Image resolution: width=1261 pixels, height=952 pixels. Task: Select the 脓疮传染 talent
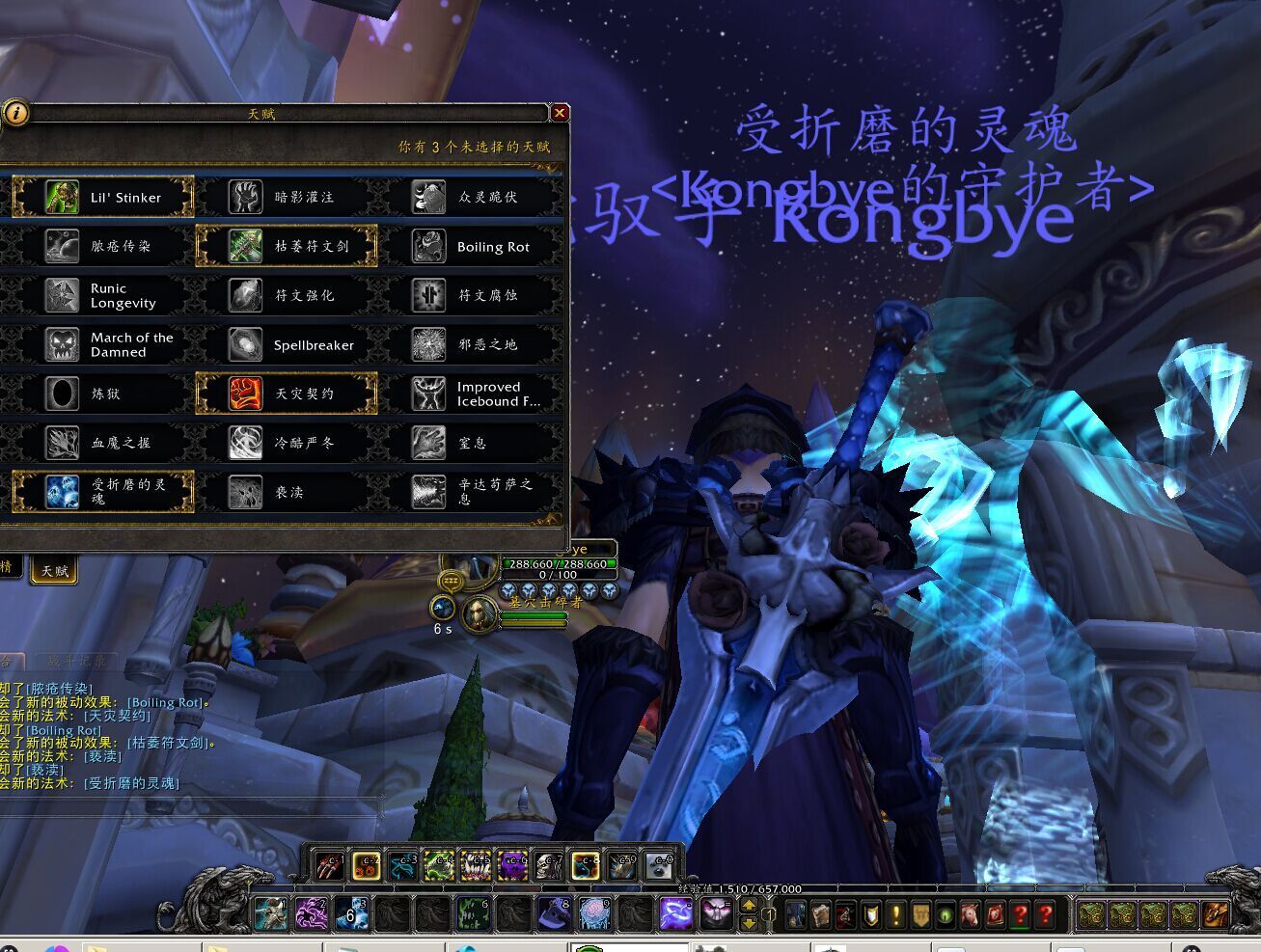tap(103, 246)
